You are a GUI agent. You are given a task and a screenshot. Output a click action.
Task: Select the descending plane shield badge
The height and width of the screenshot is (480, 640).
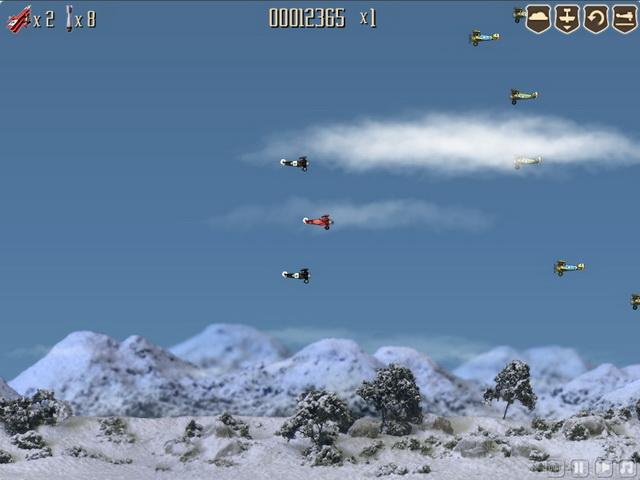coord(567,18)
